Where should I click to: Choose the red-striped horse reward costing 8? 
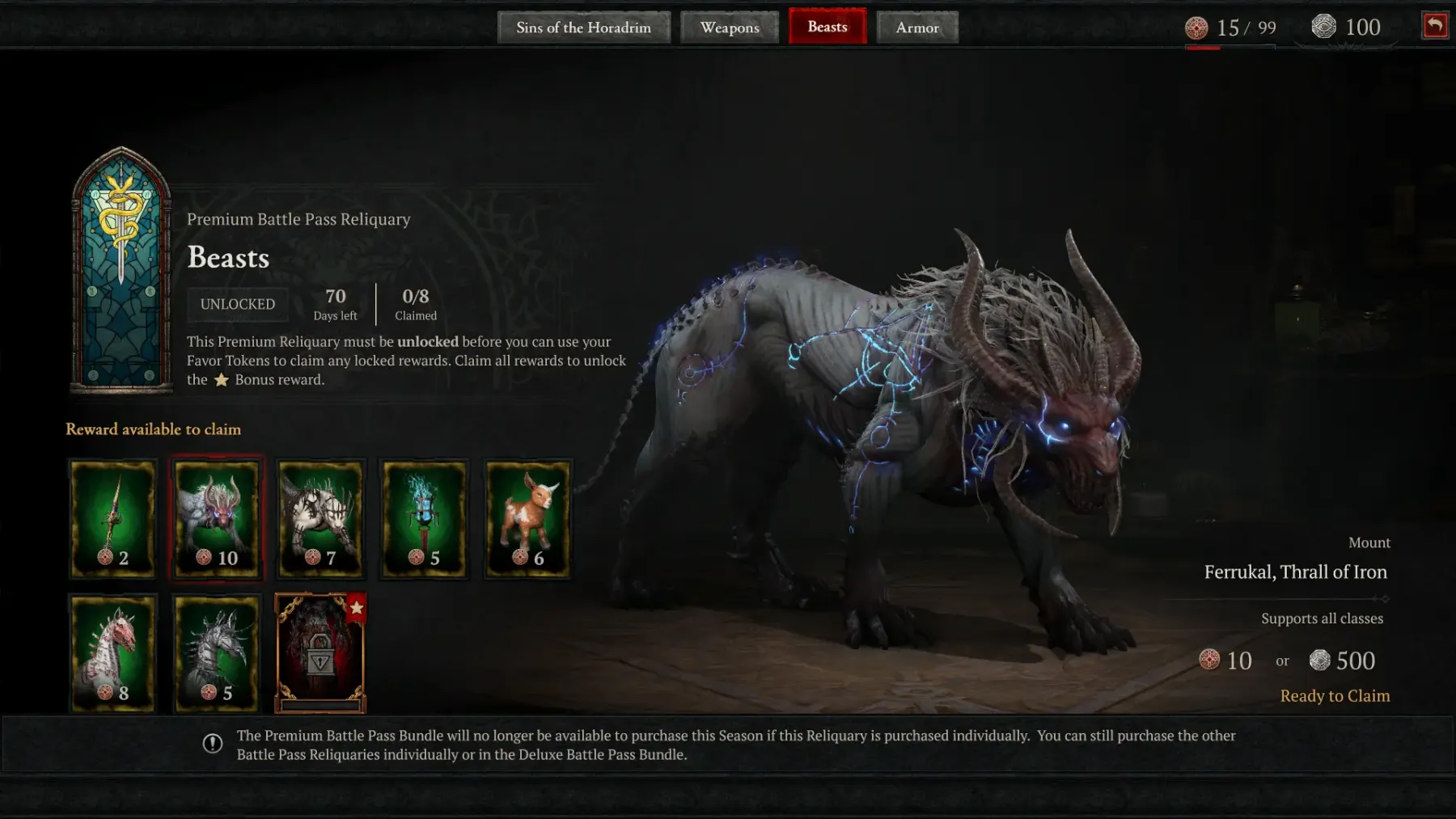click(x=112, y=653)
